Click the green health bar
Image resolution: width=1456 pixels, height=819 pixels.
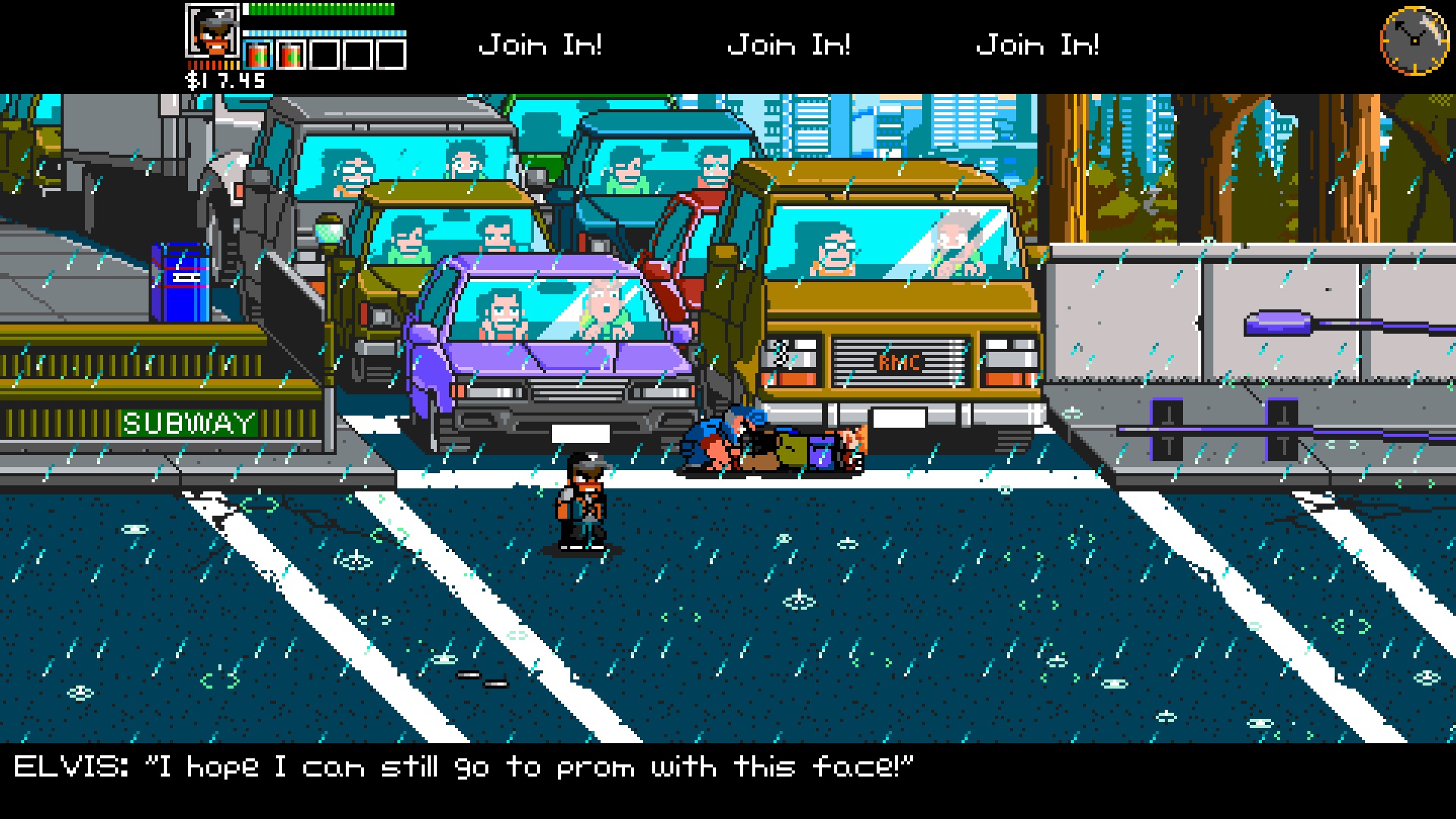pyautogui.click(x=318, y=9)
